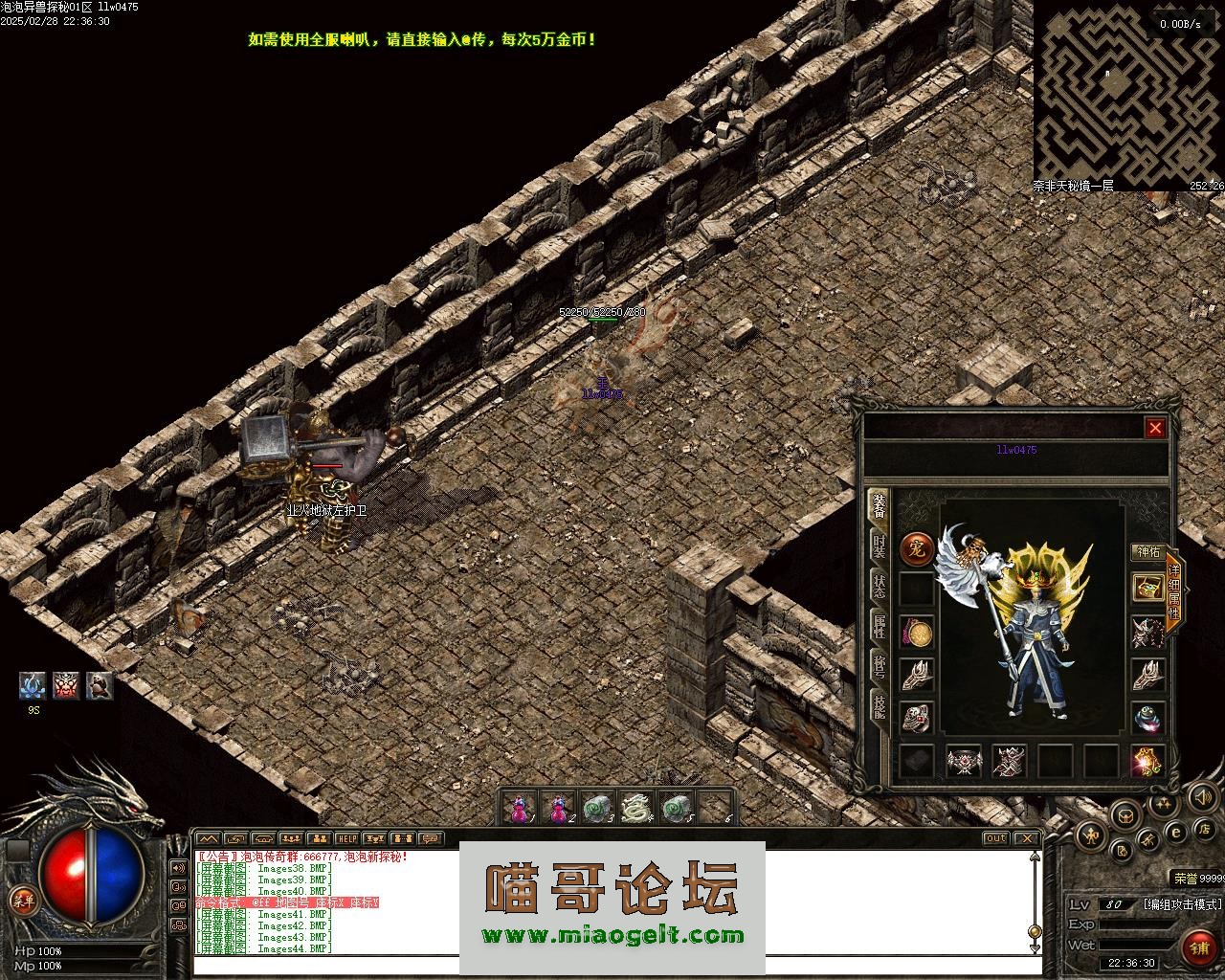Toggle sound with the speaker button
The image size is (1225, 980).
(x=1201, y=796)
